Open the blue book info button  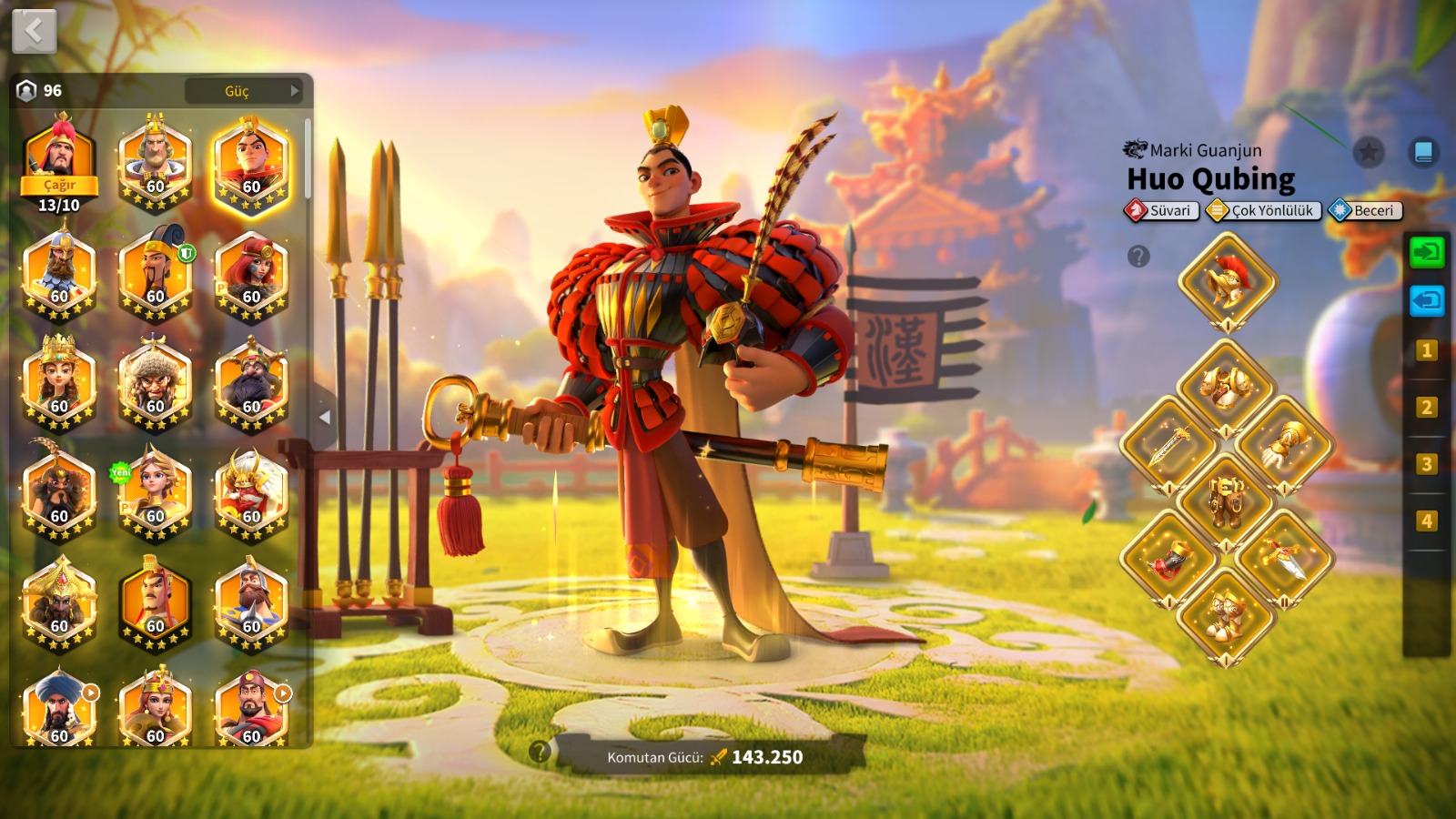point(1423,152)
